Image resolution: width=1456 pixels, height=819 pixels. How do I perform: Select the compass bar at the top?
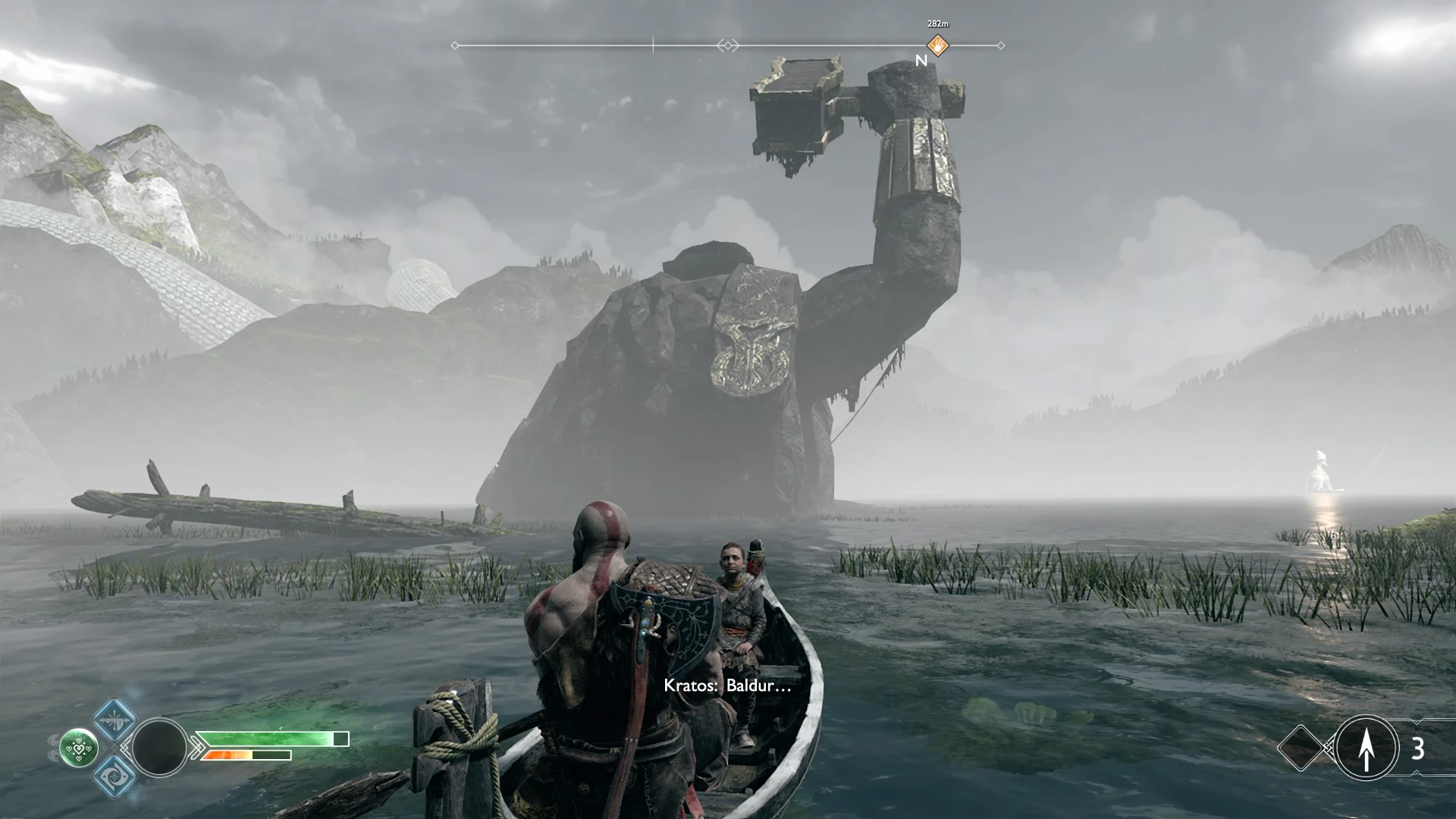pos(728,45)
